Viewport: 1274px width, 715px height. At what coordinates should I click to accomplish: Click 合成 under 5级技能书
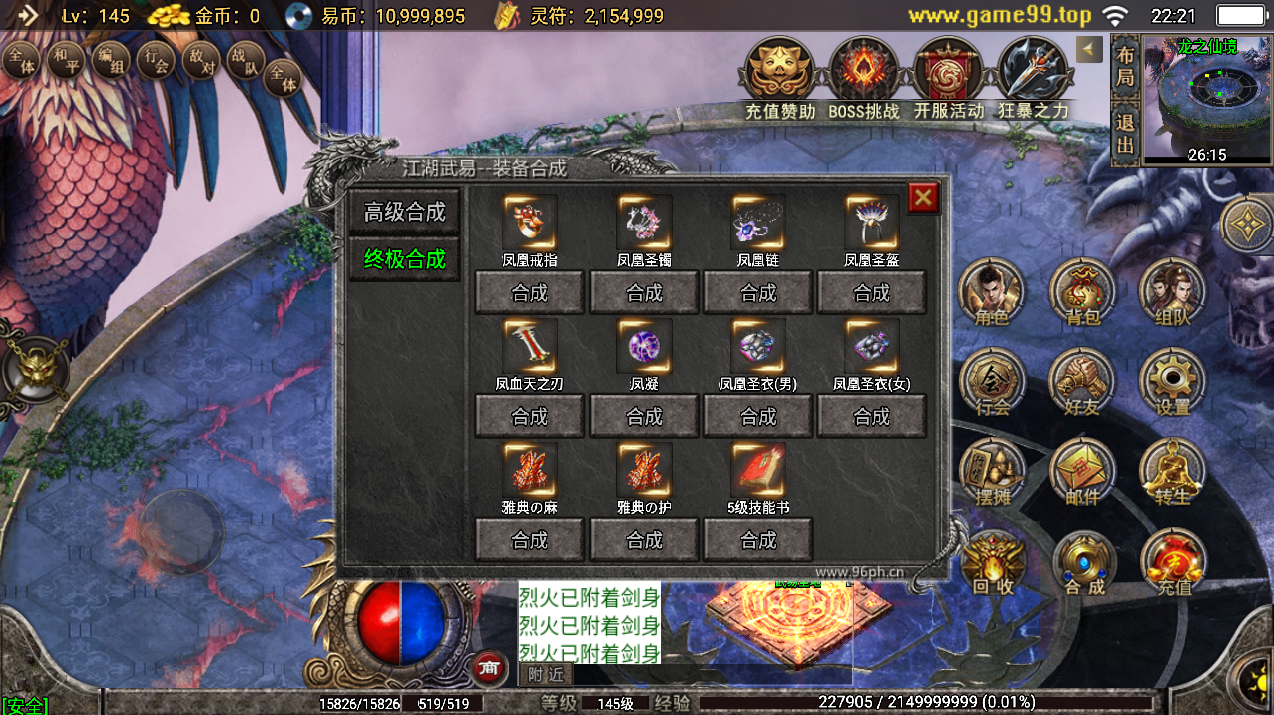click(758, 540)
